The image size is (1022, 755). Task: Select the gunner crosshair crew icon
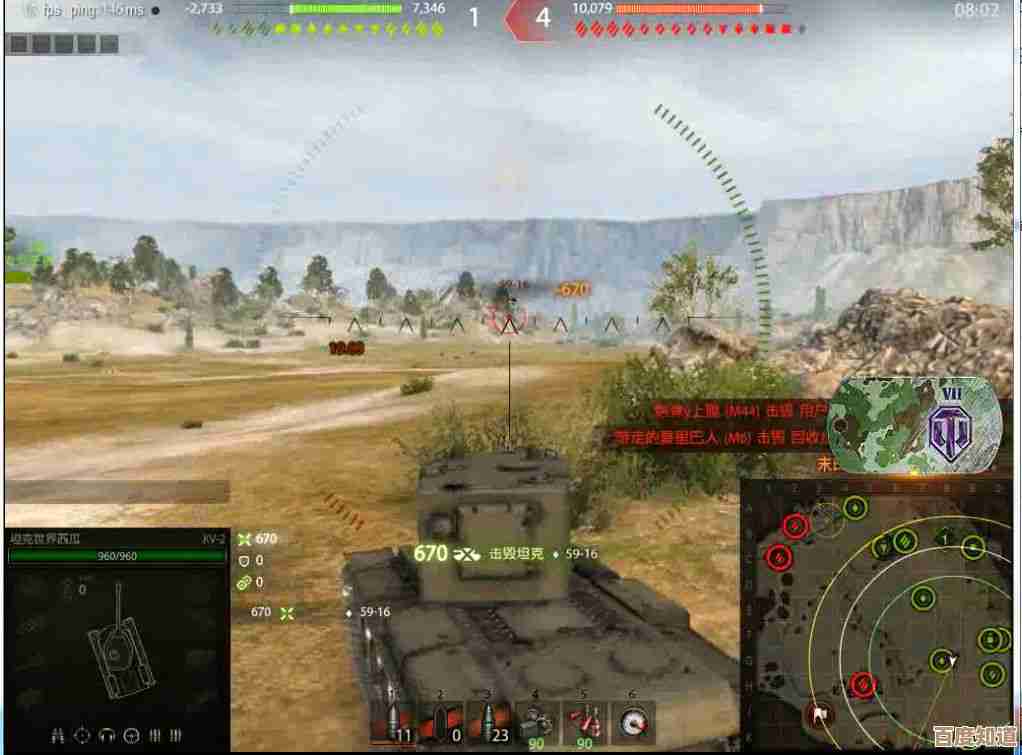pos(83,736)
